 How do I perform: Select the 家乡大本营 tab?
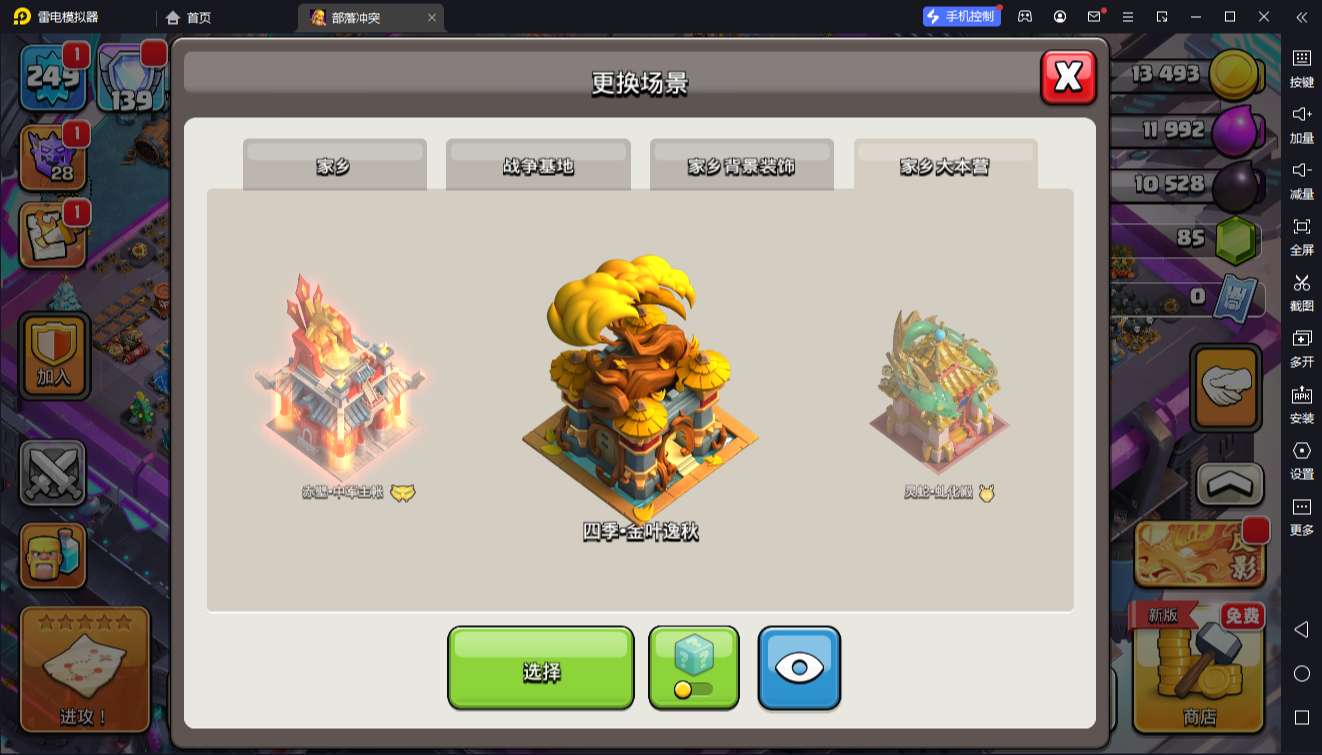click(x=945, y=165)
